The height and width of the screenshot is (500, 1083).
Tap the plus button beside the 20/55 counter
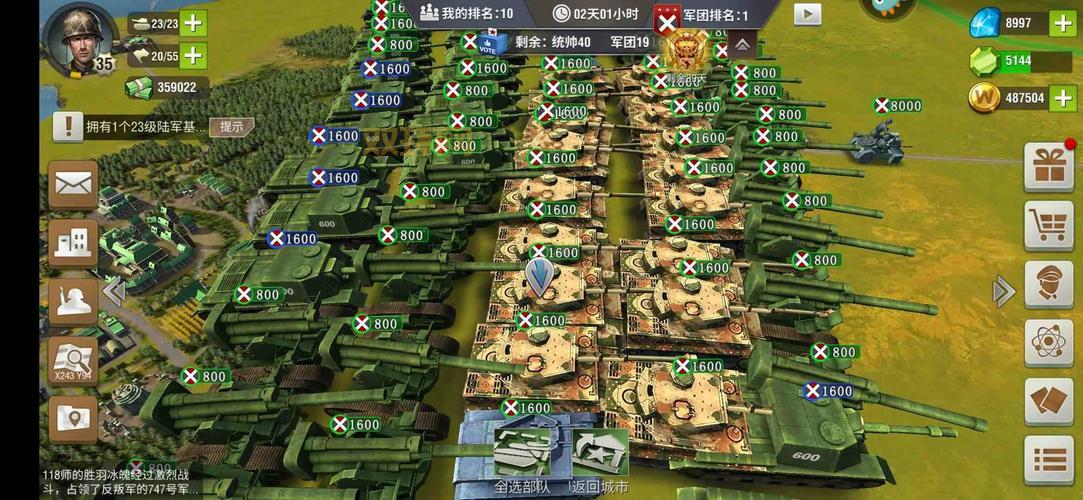(x=193, y=56)
